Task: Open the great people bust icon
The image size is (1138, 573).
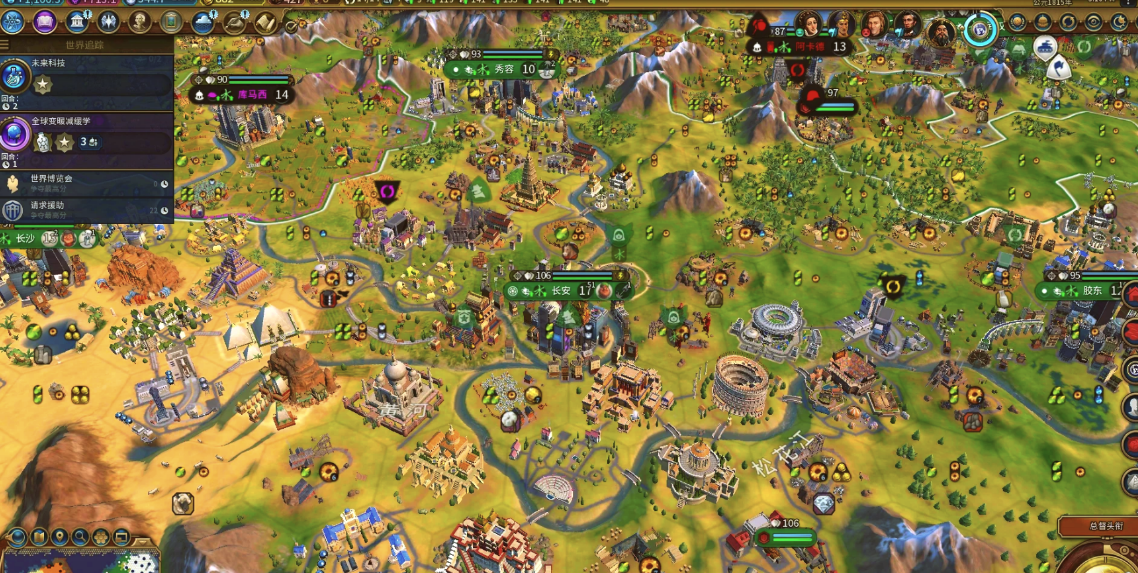Action: point(141,21)
